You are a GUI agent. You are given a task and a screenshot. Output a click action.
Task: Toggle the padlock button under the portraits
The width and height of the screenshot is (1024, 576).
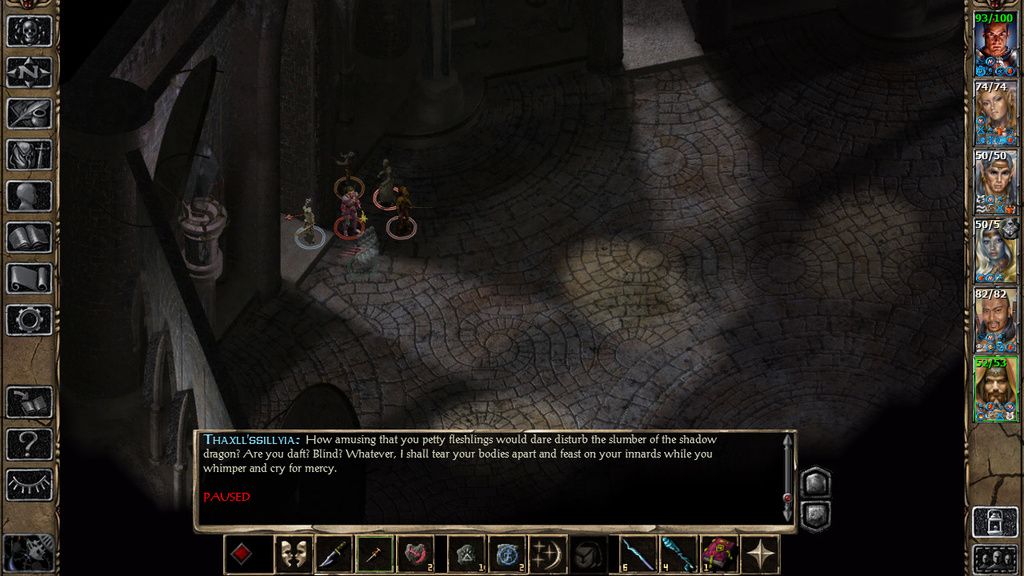(x=995, y=522)
